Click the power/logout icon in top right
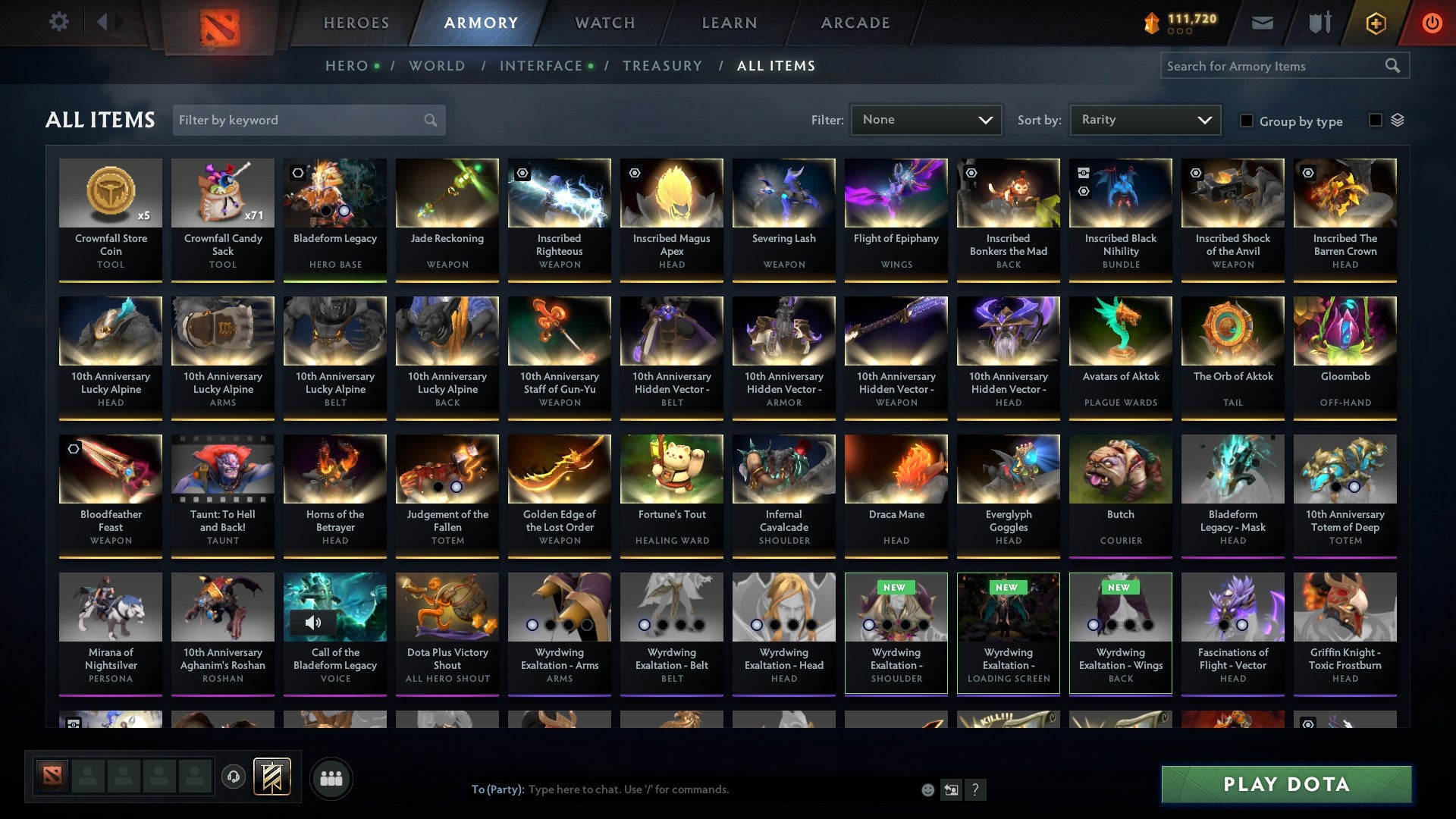Image resolution: width=1456 pixels, height=819 pixels. (x=1432, y=23)
